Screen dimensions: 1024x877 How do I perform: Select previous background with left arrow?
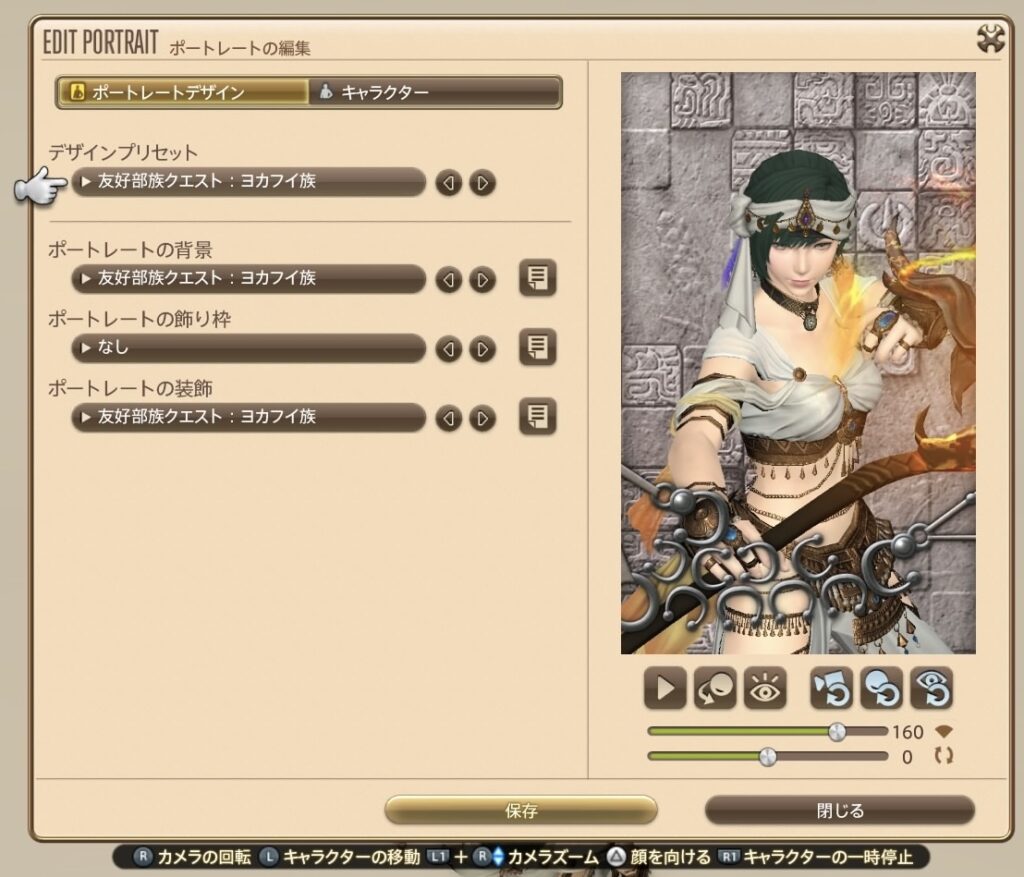pos(449,280)
